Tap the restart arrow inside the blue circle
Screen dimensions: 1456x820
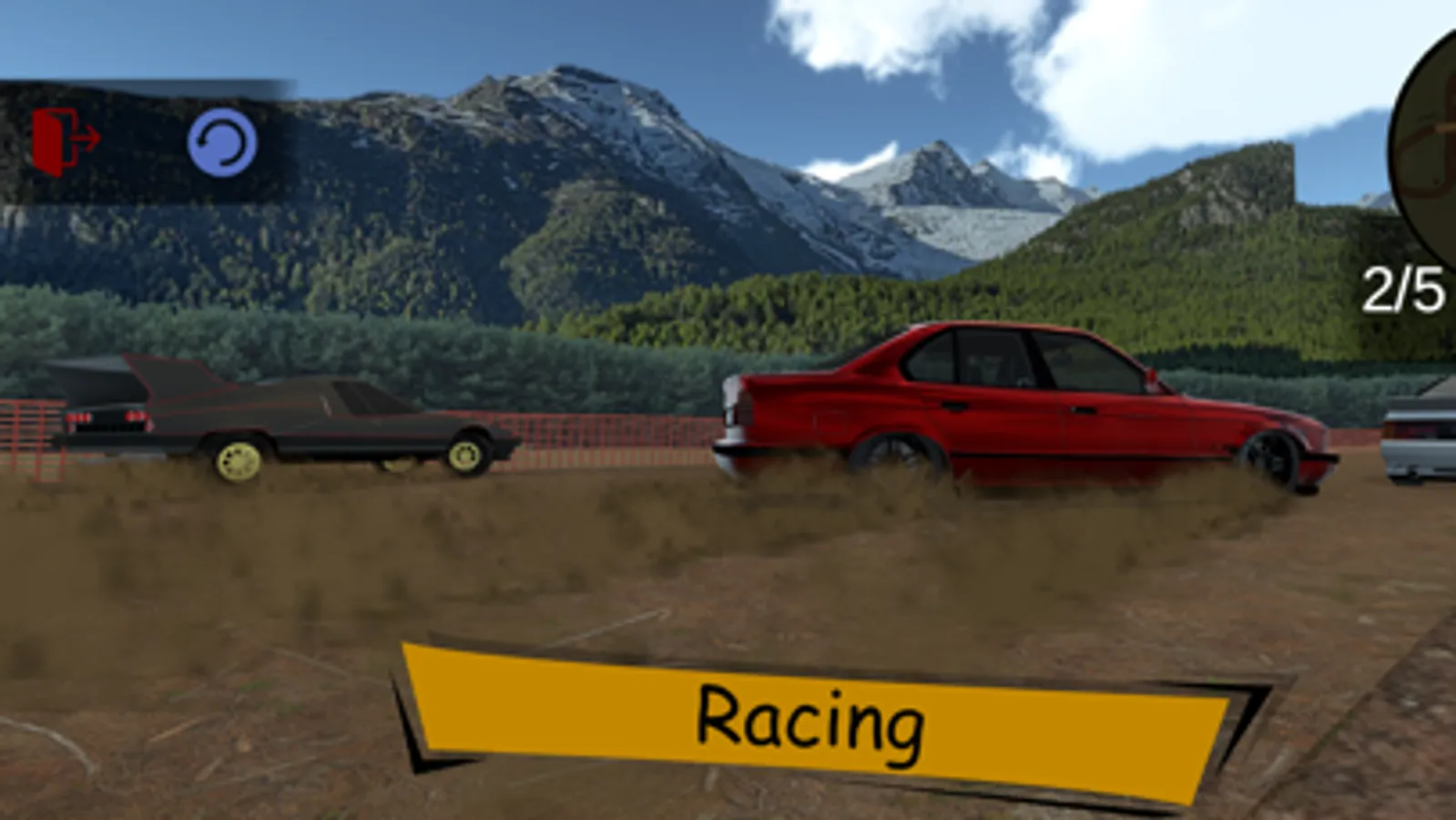pyautogui.click(x=221, y=141)
